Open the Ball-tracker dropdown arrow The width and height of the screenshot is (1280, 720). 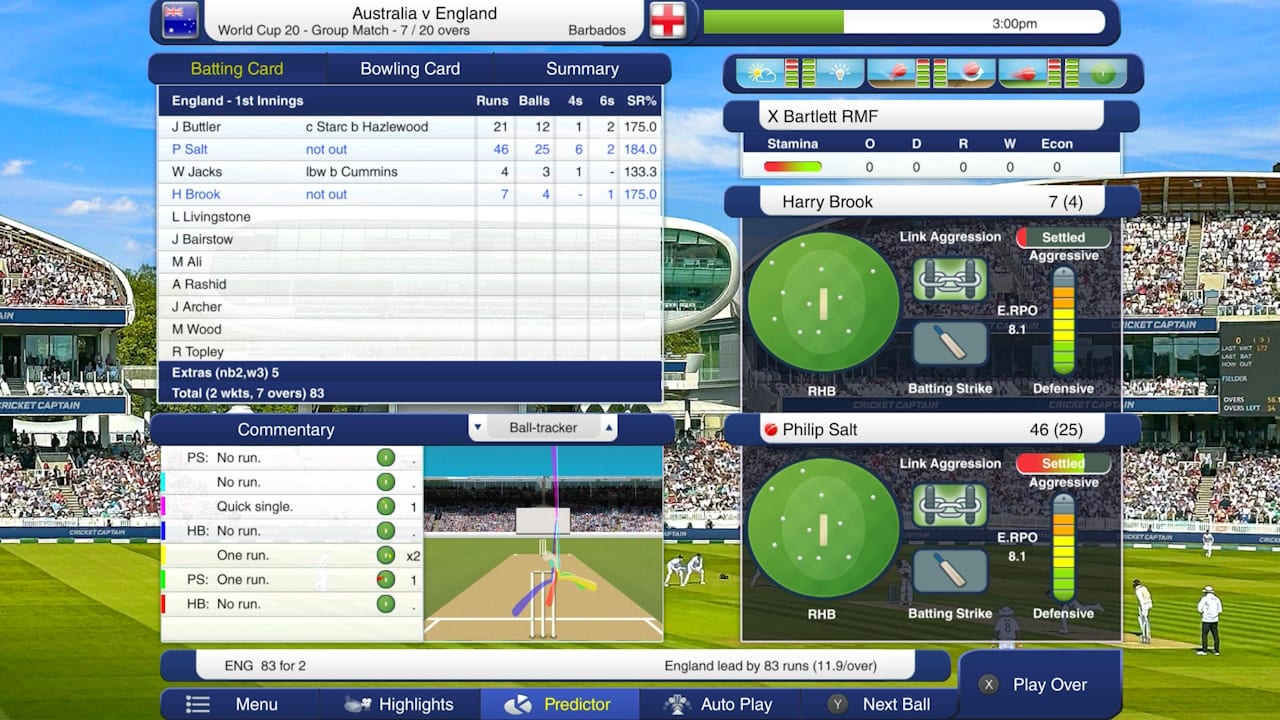point(478,427)
